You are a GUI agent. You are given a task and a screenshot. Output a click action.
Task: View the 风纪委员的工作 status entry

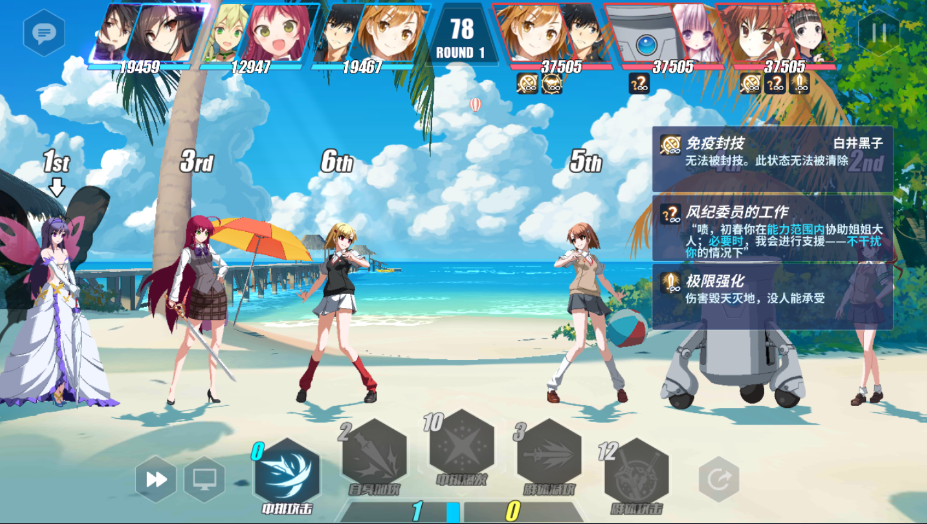tap(772, 228)
